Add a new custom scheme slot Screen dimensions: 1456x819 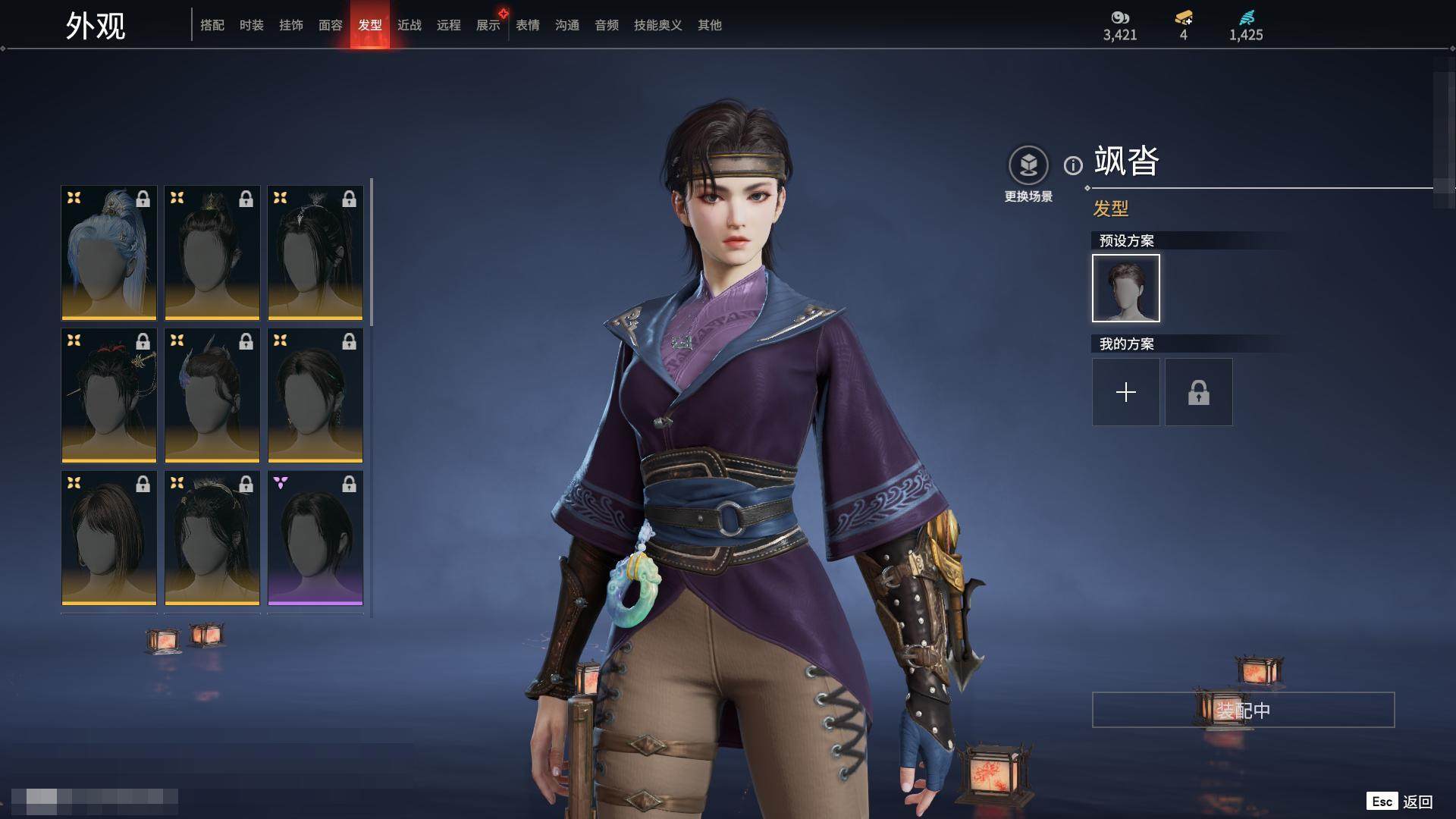point(1126,392)
